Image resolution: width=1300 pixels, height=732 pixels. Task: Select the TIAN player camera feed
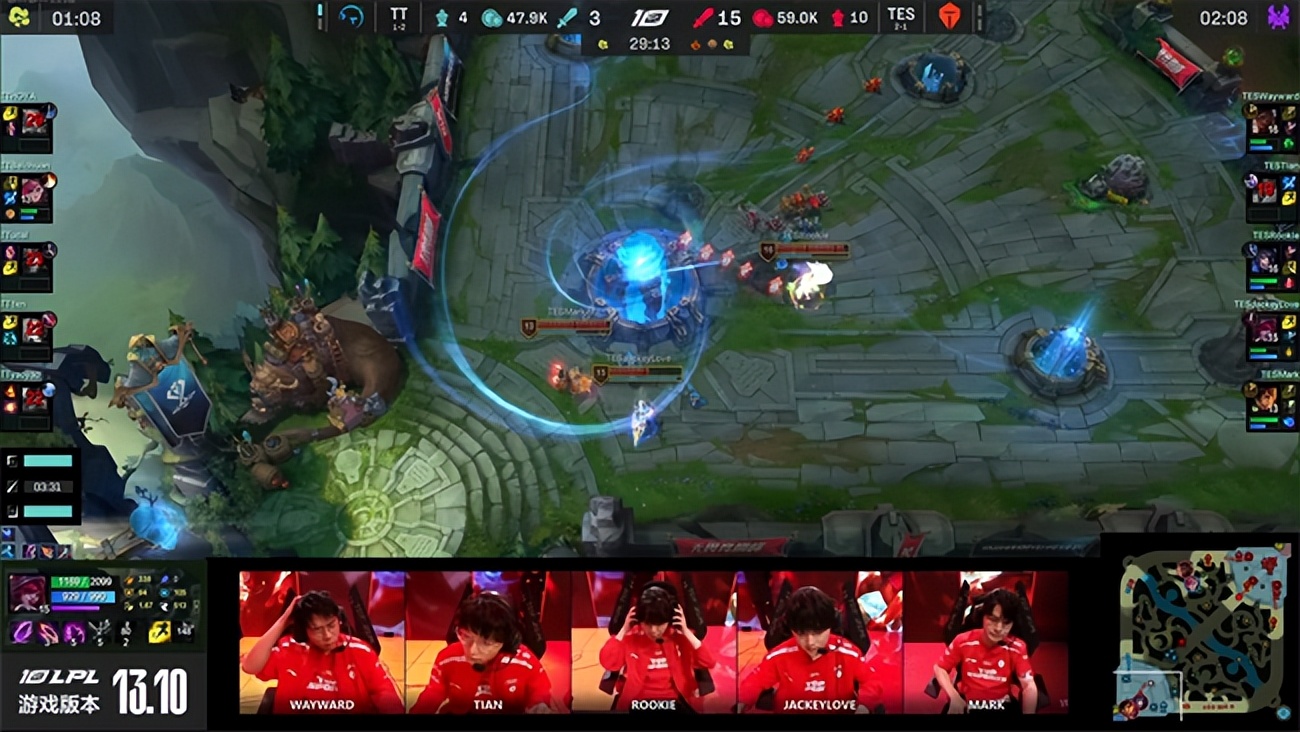pyautogui.click(x=488, y=642)
